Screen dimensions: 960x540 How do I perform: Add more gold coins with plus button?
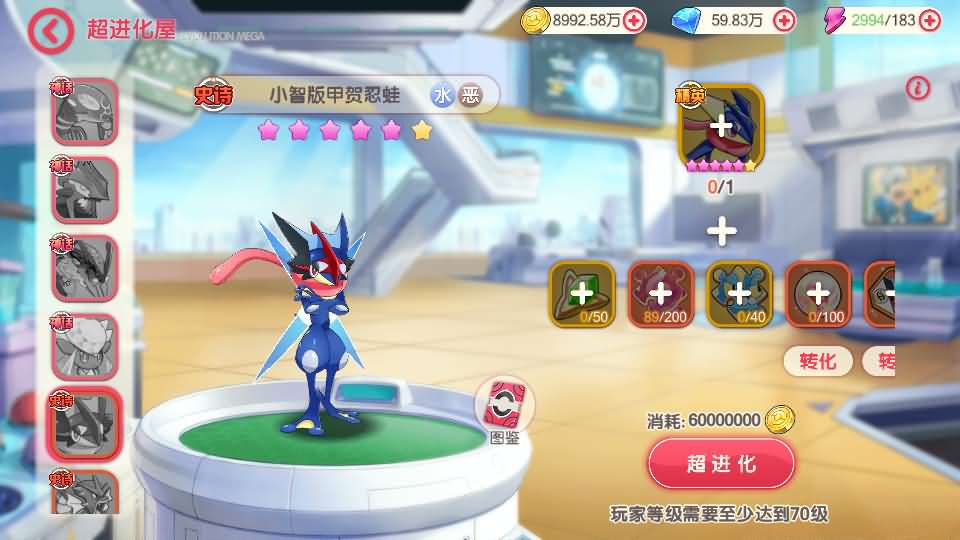[634, 20]
